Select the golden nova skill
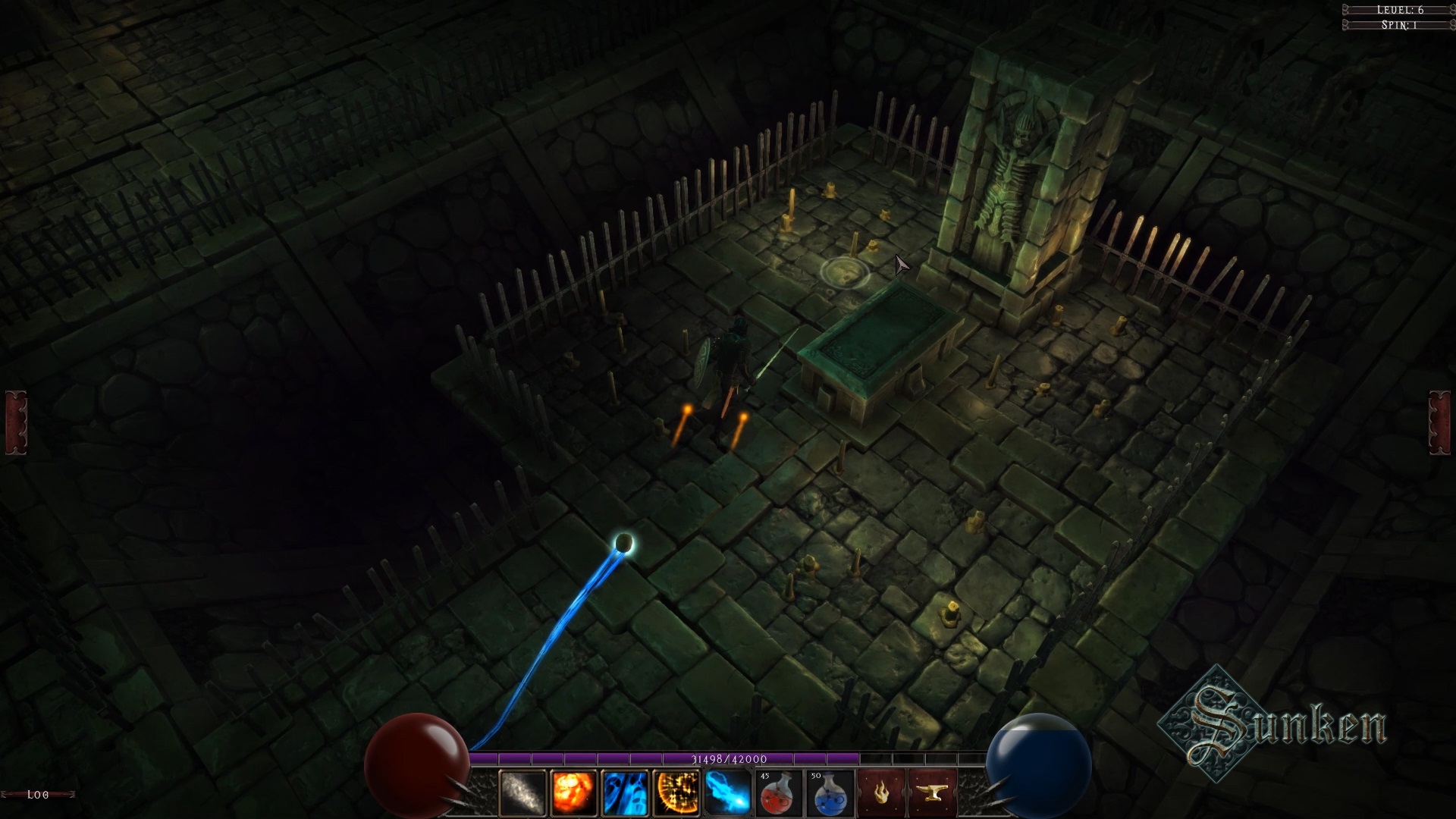The height and width of the screenshot is (819, 1456). tap(675, 791)
